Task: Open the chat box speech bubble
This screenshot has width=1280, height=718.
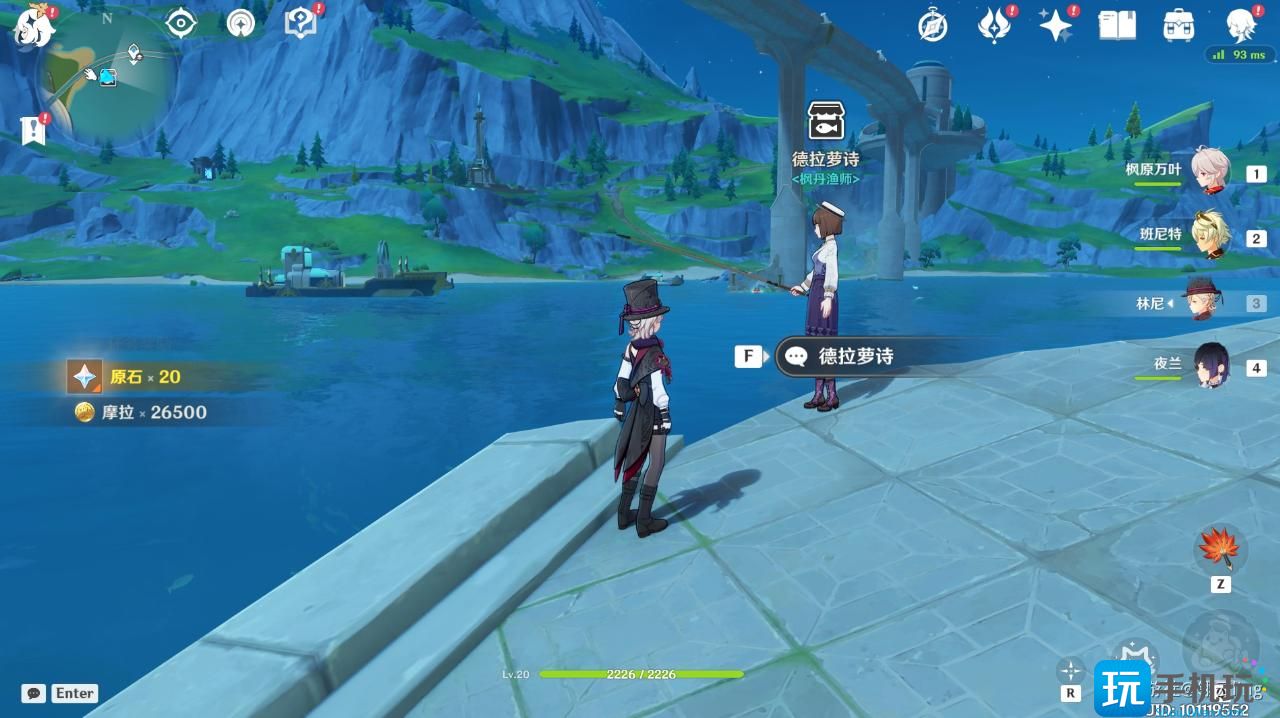Action: point(34,693)
